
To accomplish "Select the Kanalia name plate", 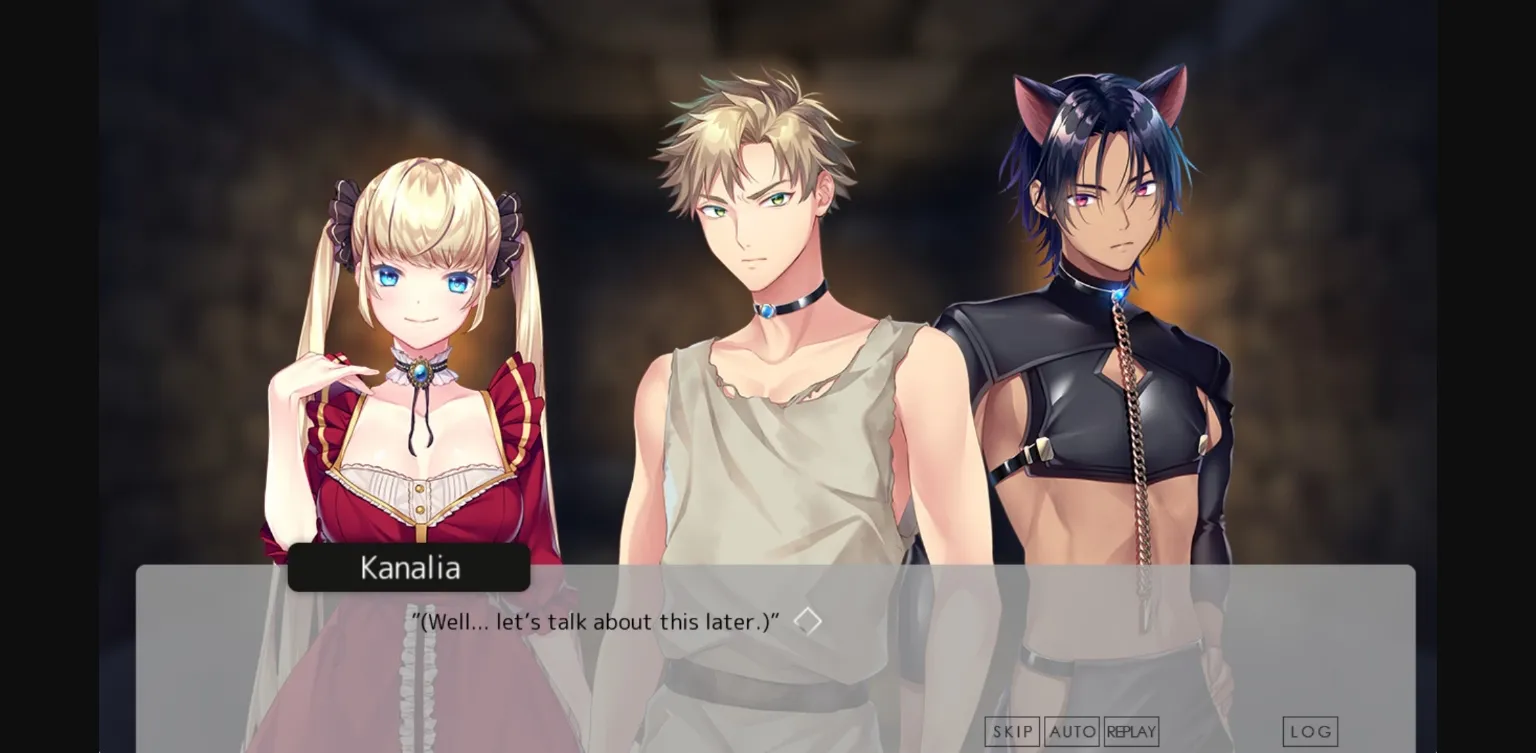I will [x=409, y=568].
